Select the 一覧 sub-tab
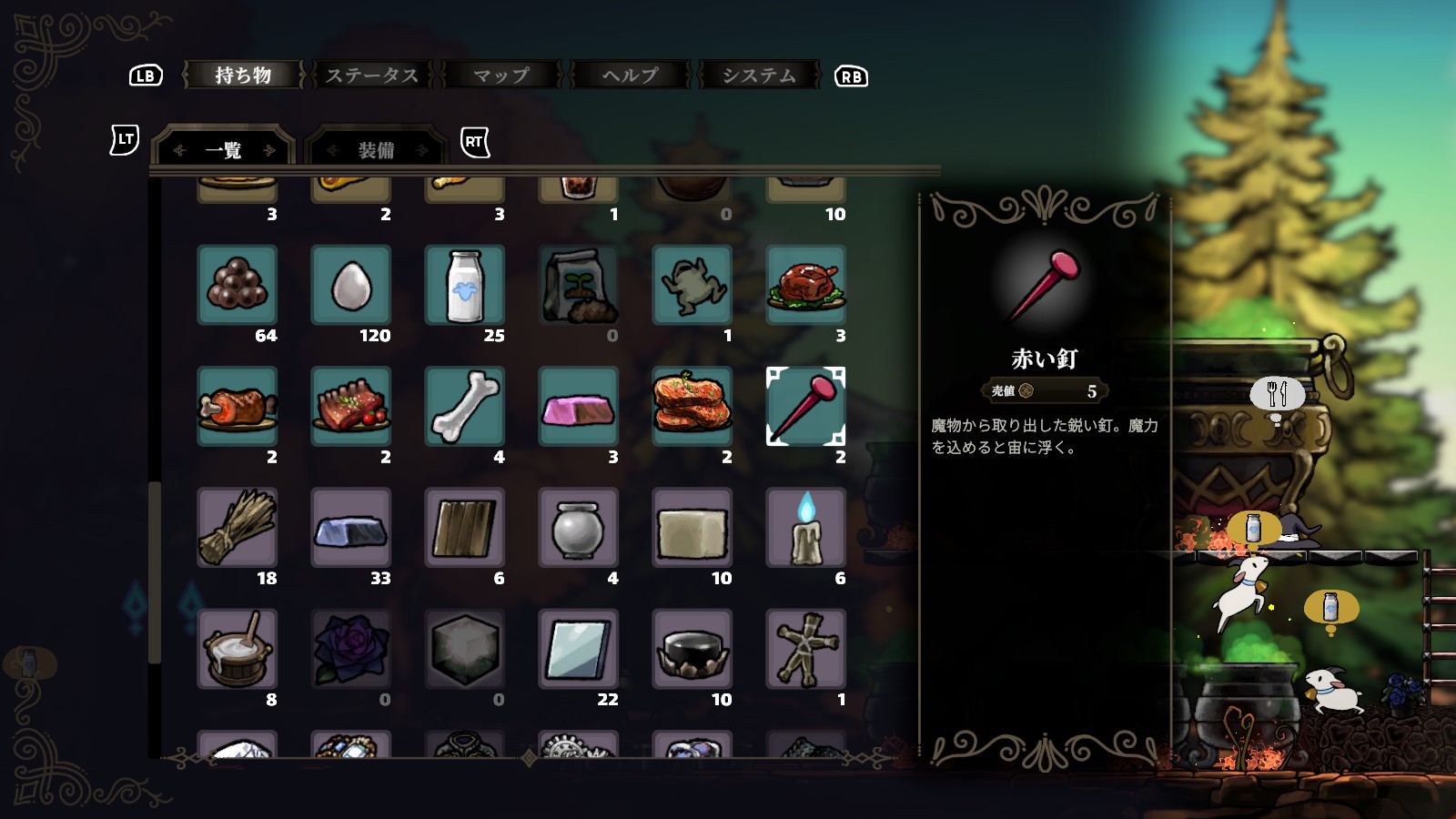Image resolution: width=1456 pixels, height=819 pixels. click(x=224, y=149)
